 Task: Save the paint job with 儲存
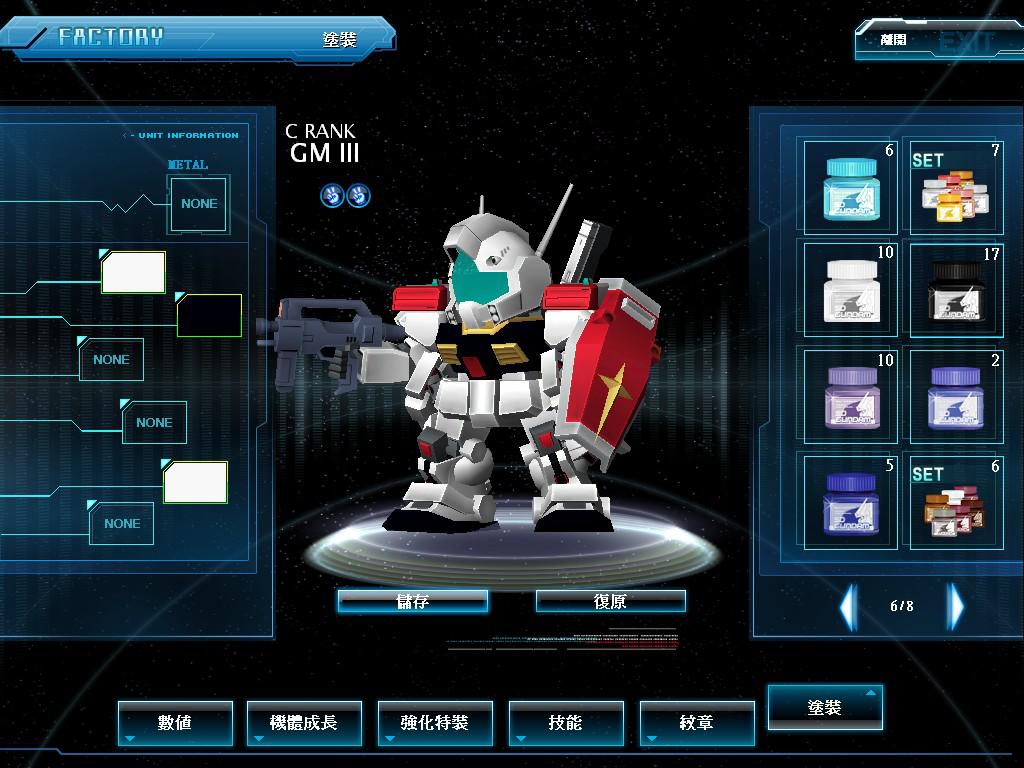pos(412,601)
